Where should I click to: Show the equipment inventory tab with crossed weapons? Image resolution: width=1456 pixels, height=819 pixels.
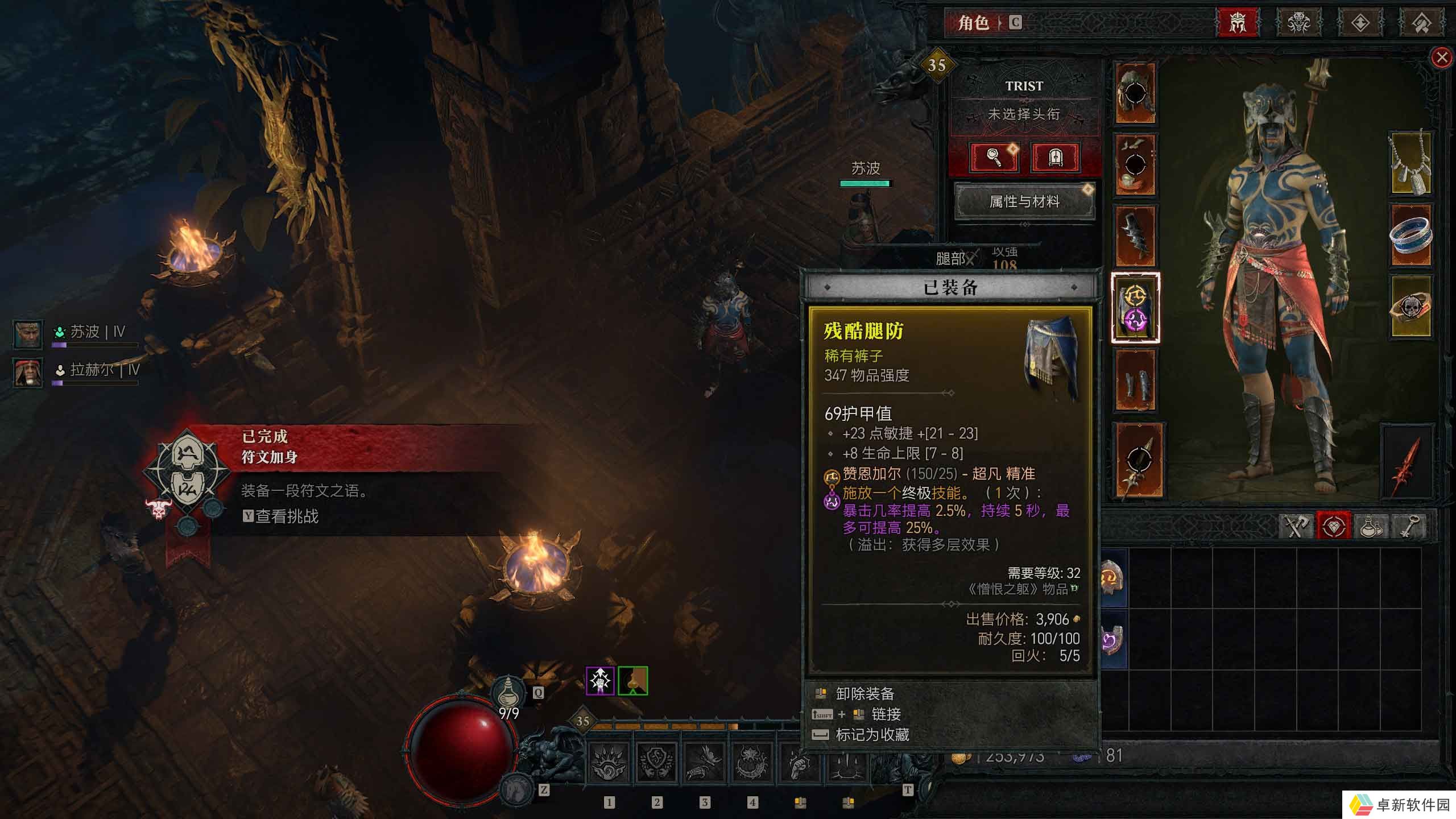click(1296, 526)
